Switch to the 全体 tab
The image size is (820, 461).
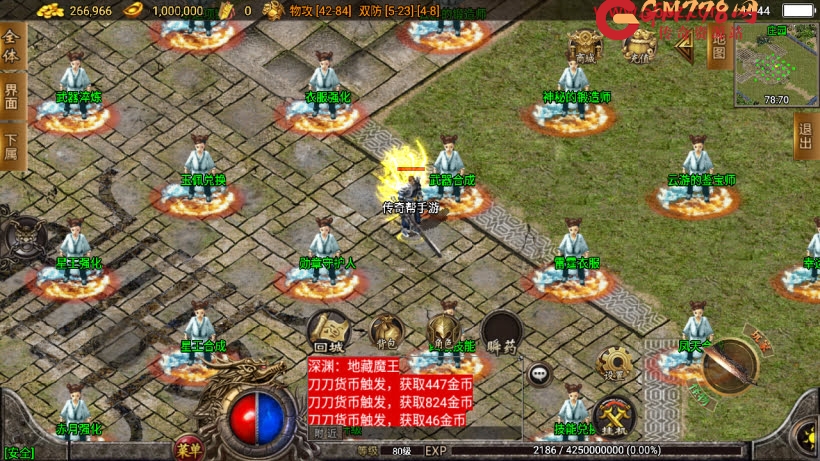[12, 45]
